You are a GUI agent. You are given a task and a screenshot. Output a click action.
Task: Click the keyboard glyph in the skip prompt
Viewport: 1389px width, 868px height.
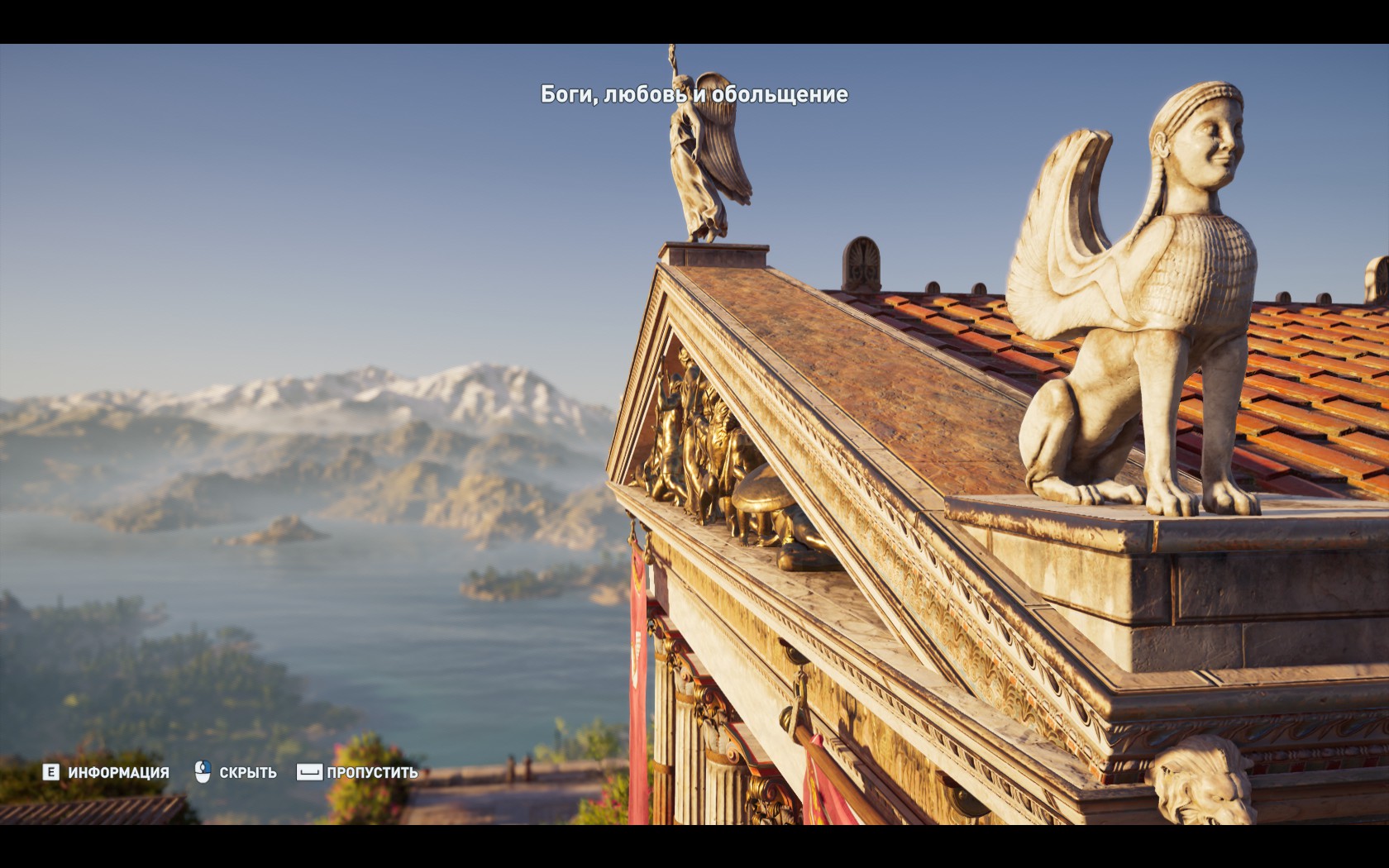pos(309,772)
